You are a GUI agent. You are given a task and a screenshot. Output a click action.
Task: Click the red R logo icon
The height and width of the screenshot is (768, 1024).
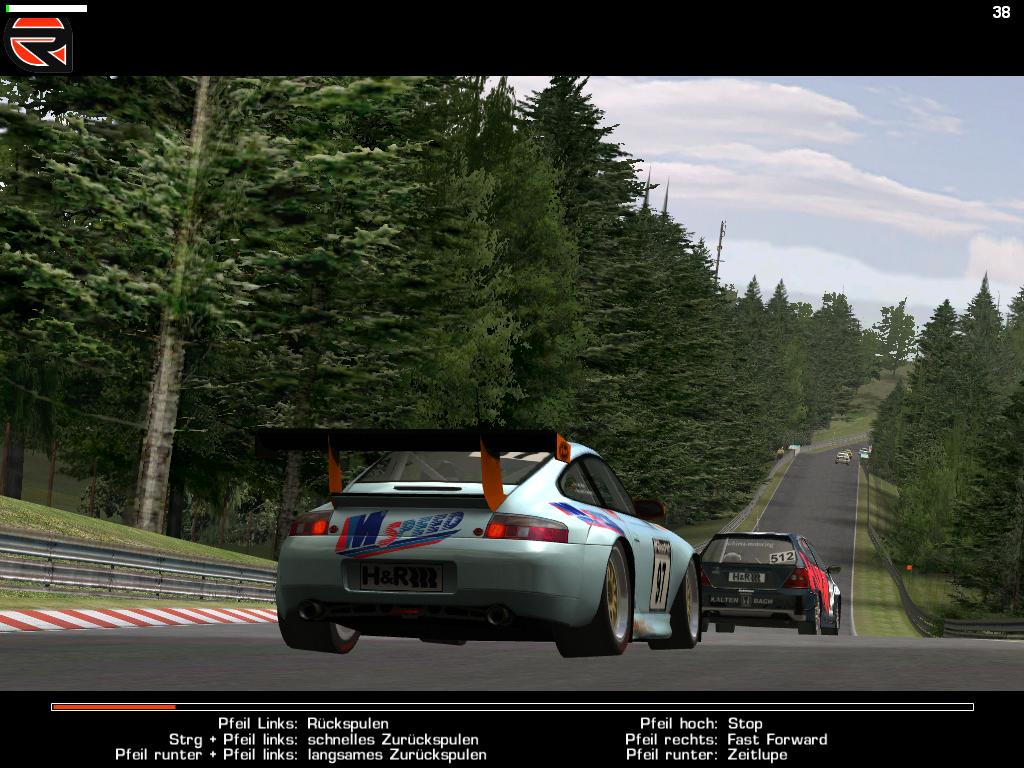[38, 42]
